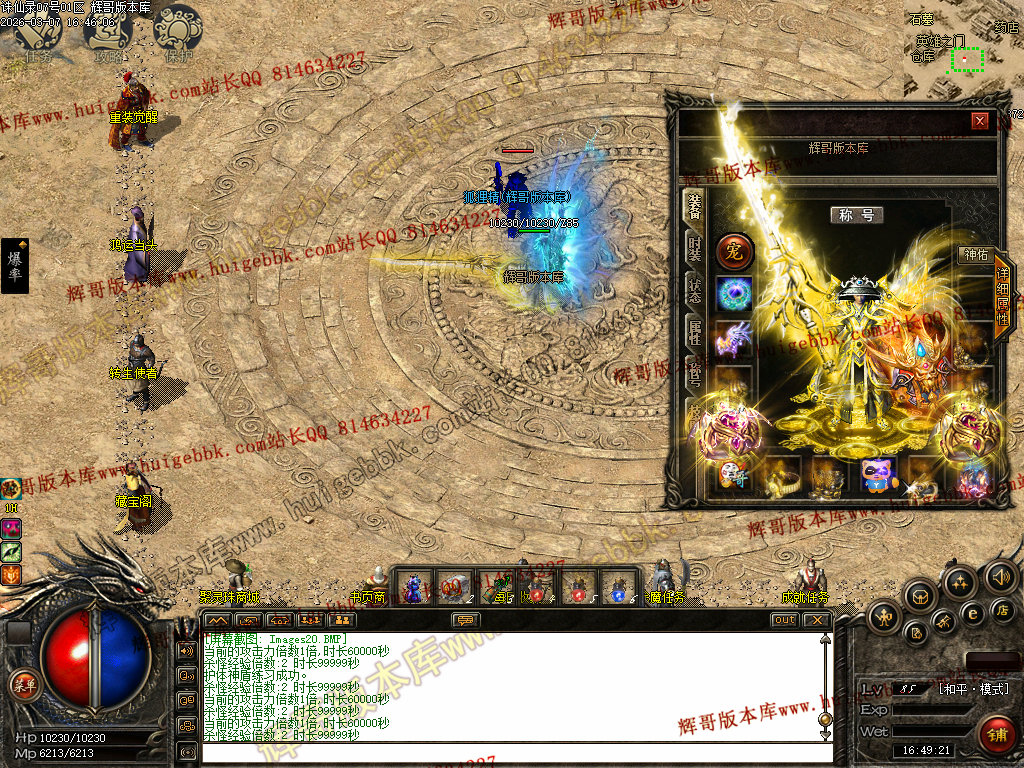Open the 爆率 drop rate side tab
1024x768 pixels.
[x=15, y=266]
